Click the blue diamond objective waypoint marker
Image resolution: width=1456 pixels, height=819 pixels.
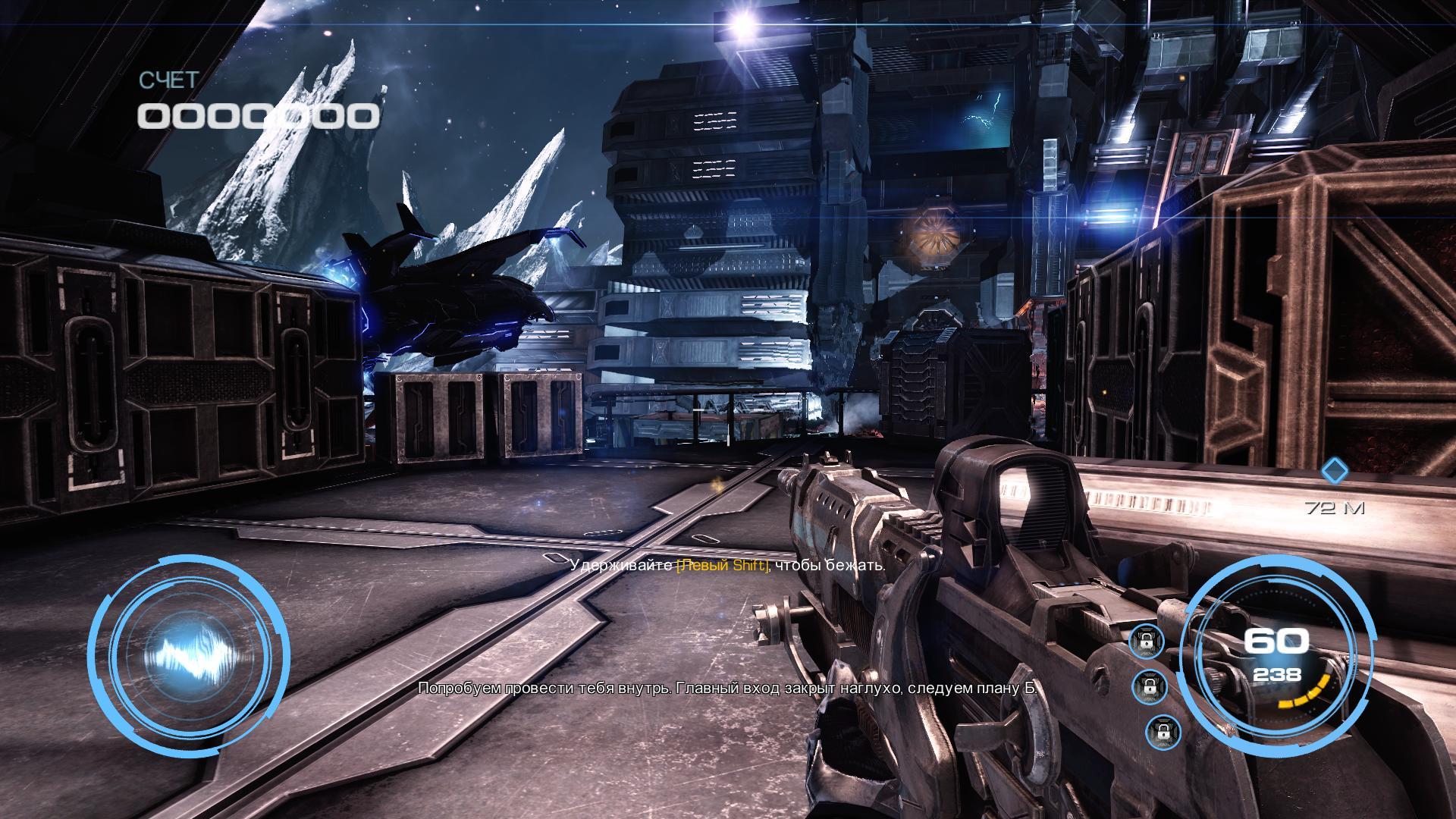click(x=1335, y=472)
